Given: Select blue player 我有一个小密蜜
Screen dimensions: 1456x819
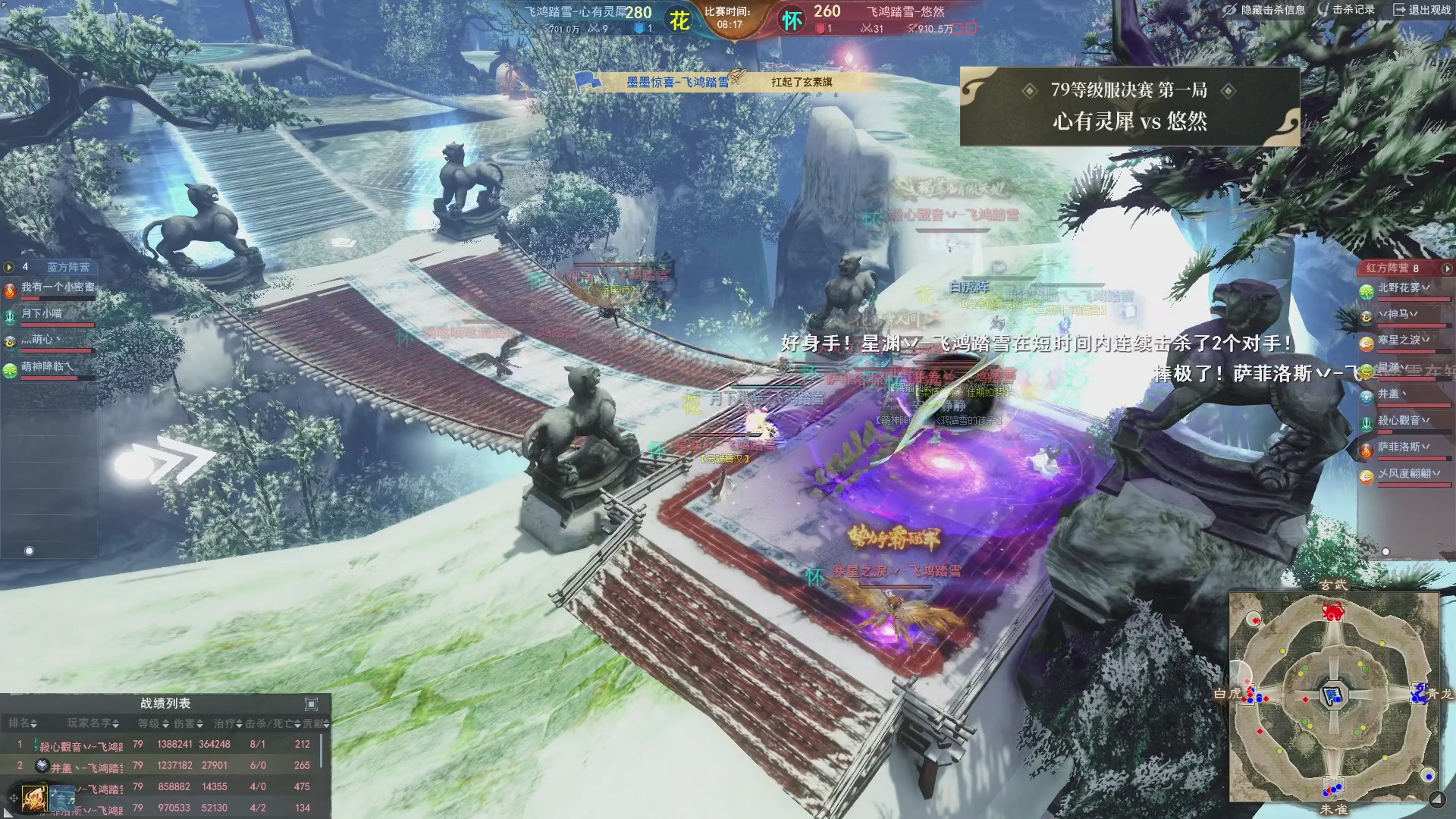Looking at the screenshot, I should (x=58, y=287).
